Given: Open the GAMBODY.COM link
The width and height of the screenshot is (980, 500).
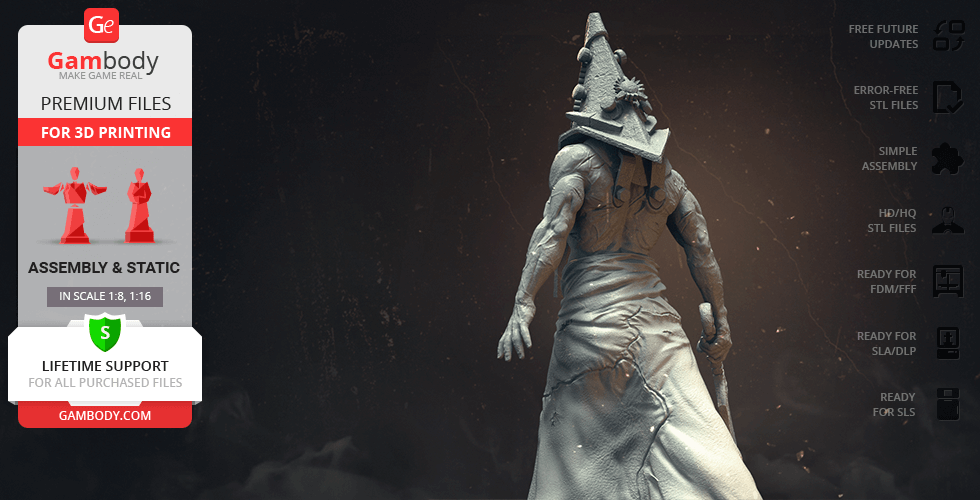Looking at the screenshot, I should 105,415.
